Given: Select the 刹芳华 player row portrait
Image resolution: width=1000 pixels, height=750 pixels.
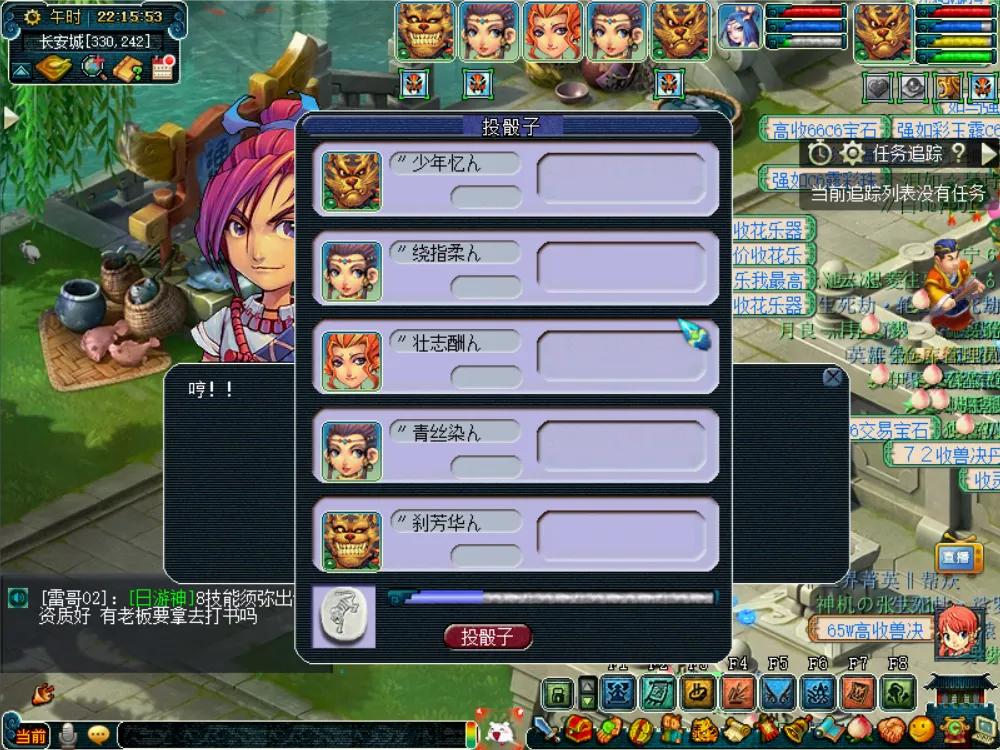Looking at the screenshot, I should pos(351,539).
